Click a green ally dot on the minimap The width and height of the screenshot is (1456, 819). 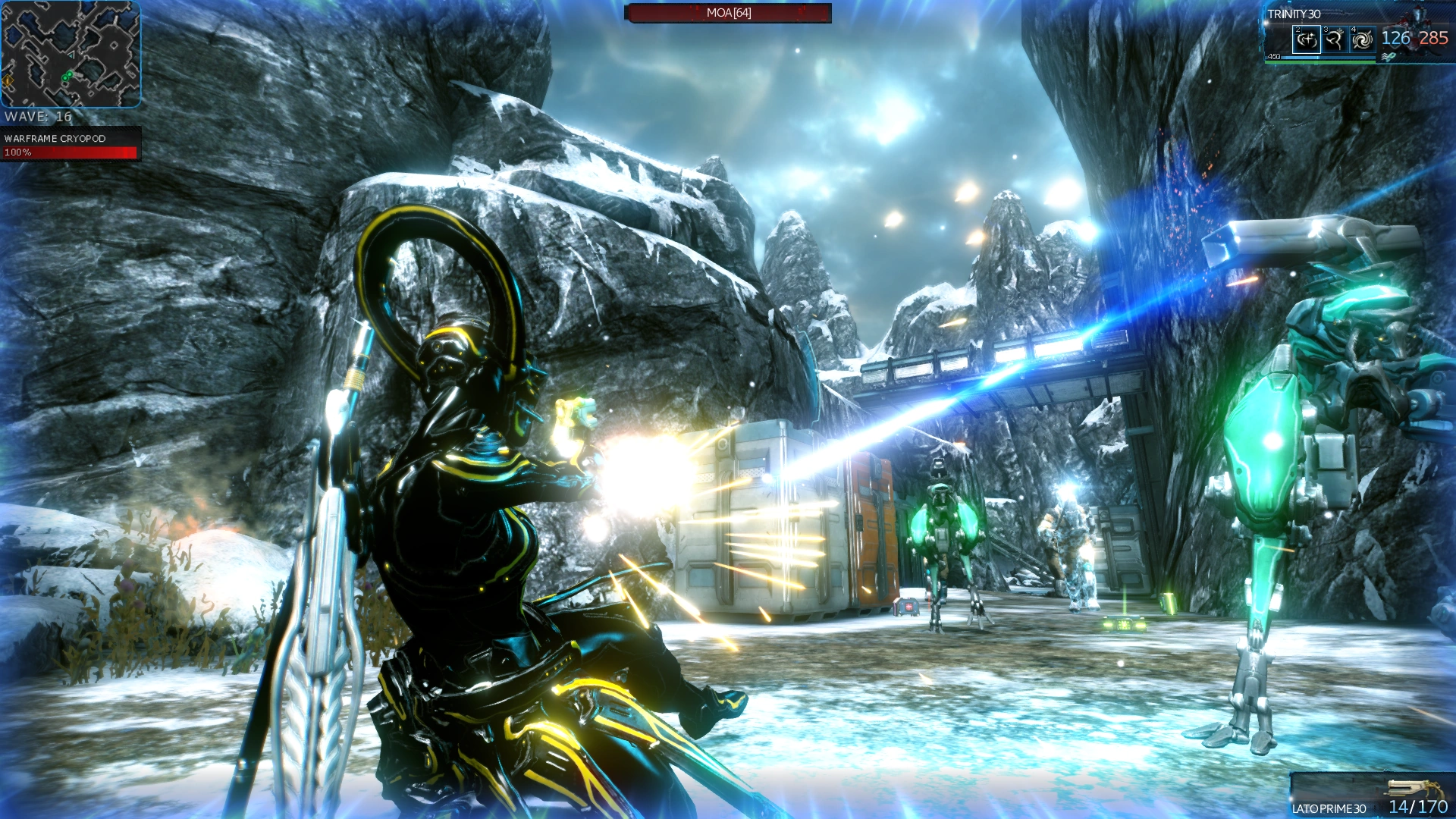pos(66,77)
